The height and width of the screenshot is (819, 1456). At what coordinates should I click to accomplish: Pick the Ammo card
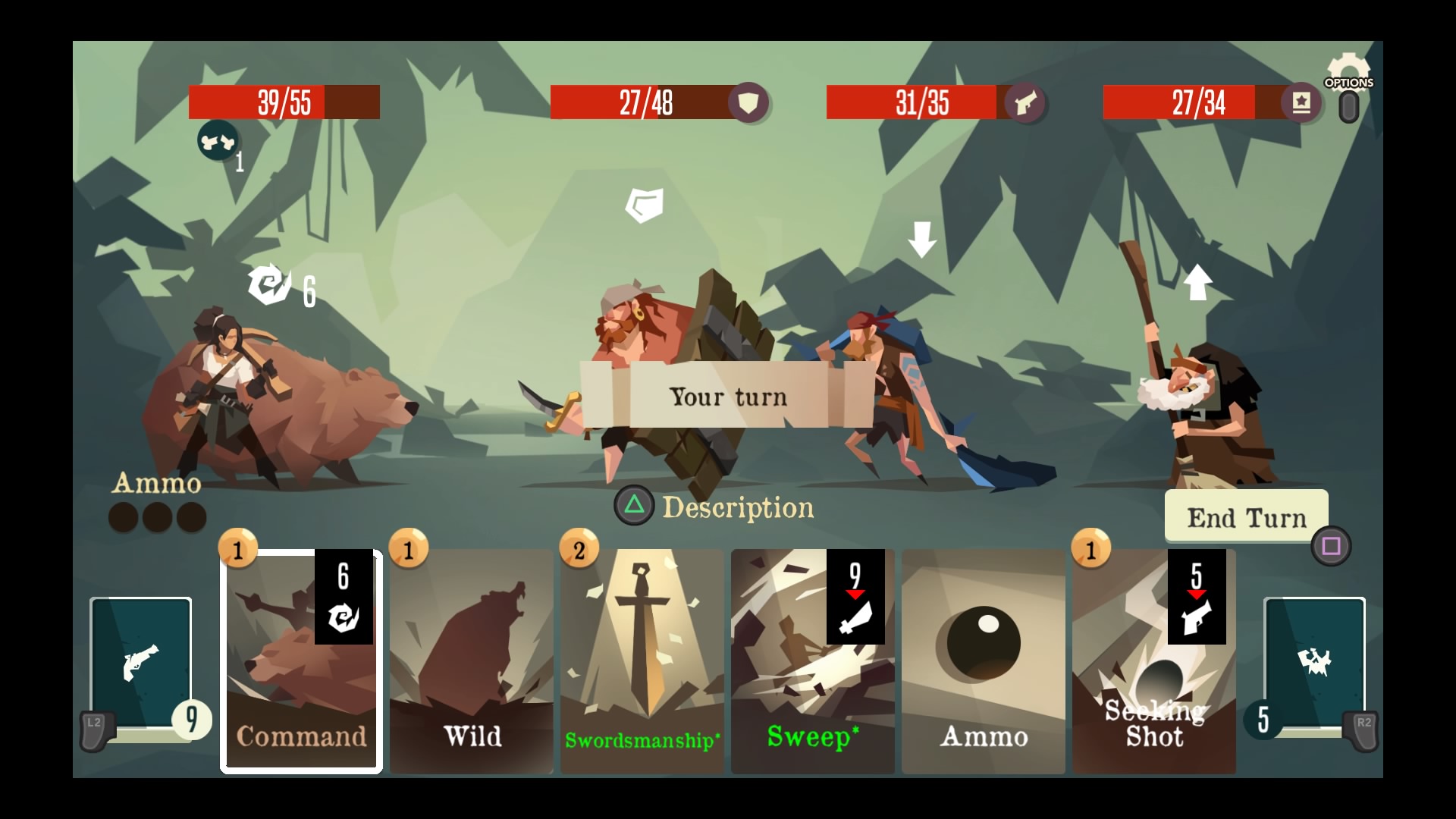pyautogui.click(x=984, y=661)
